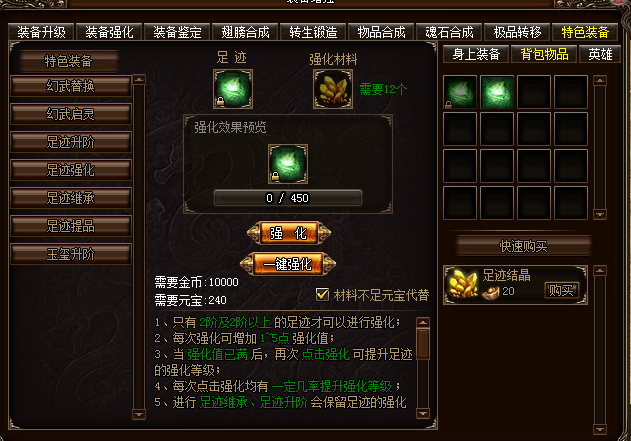Switch to the 背包物品 tab

(x=547, y=54)
